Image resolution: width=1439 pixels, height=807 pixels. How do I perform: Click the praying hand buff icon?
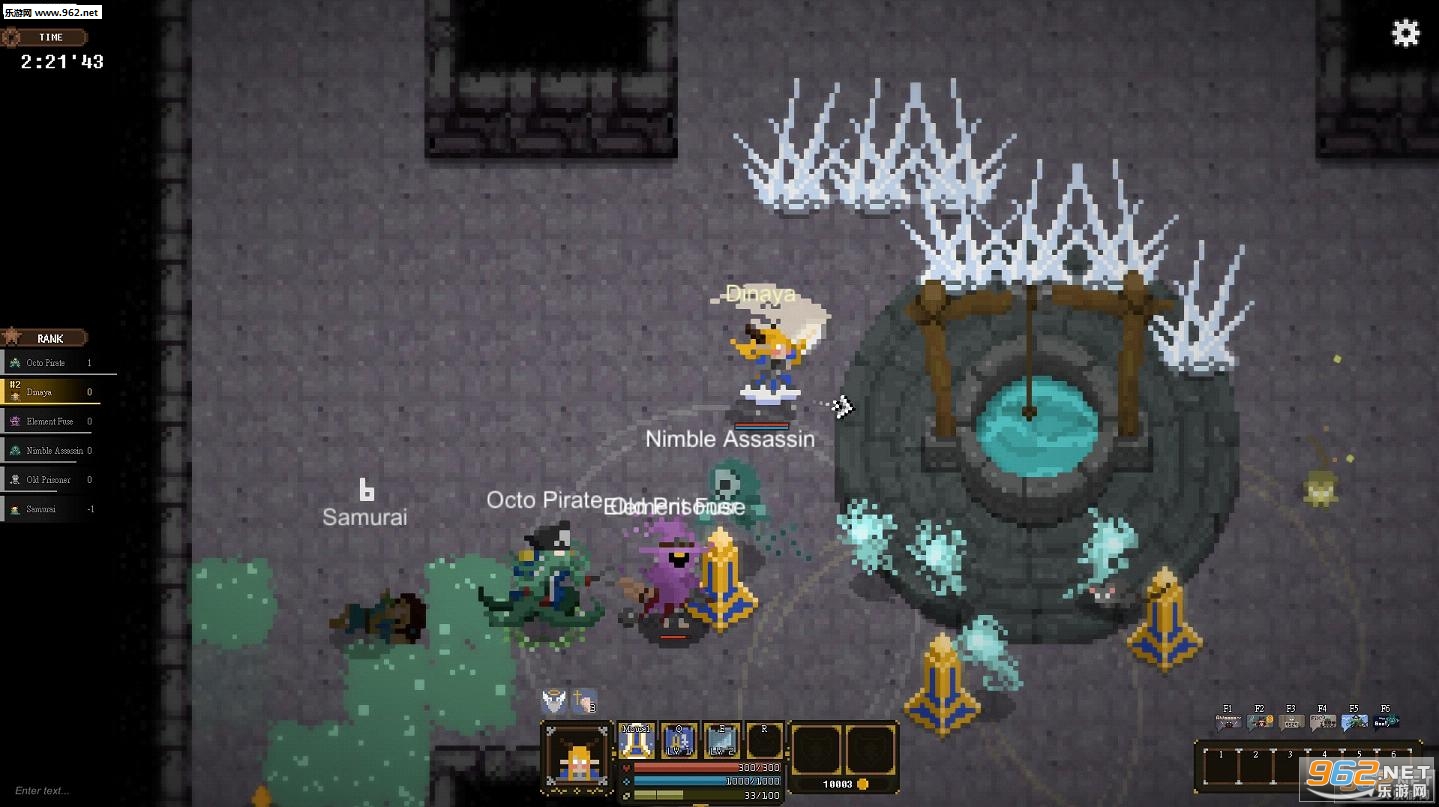coord(584,701)
